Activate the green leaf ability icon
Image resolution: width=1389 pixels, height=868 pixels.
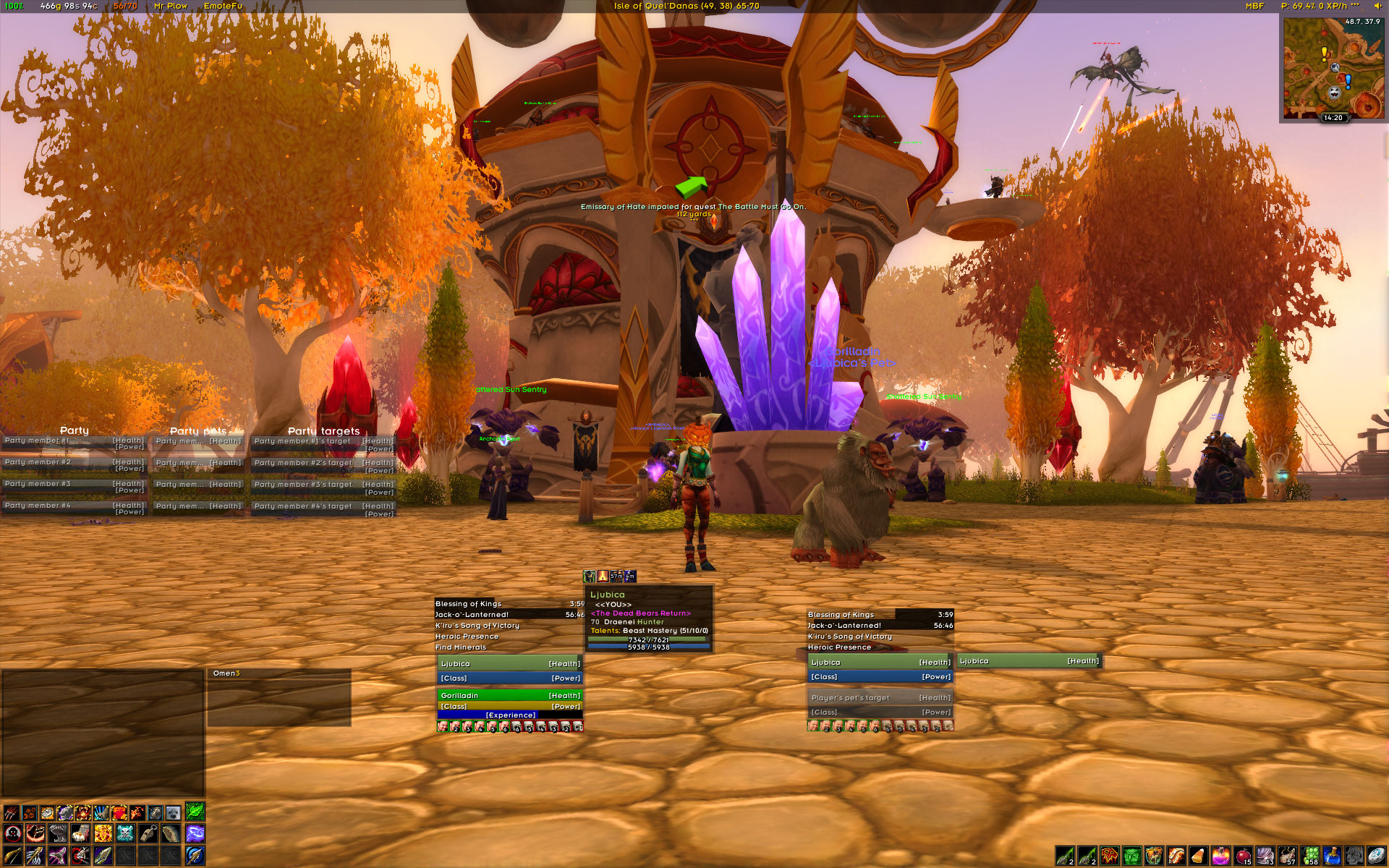(195, 811)
